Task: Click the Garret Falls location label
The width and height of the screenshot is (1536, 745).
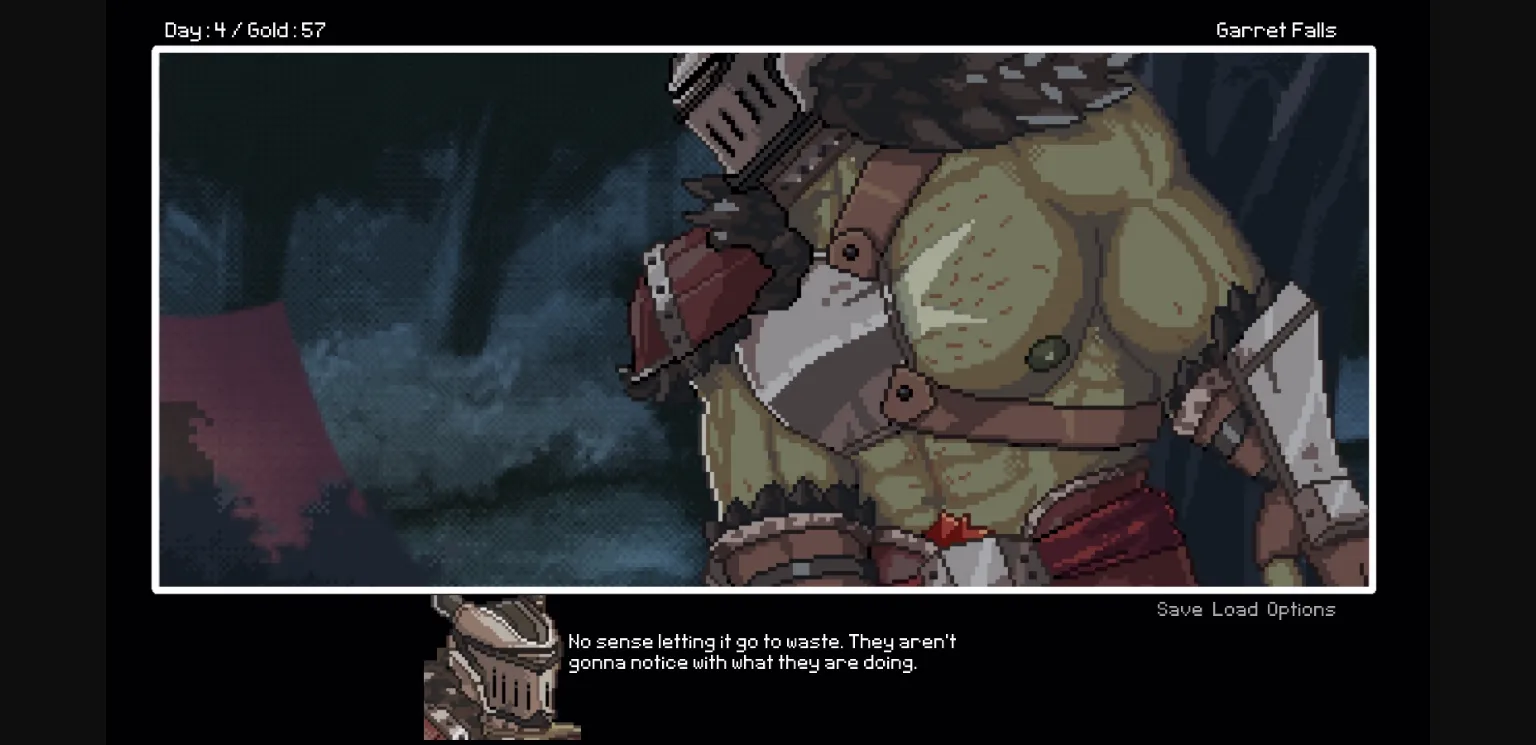Action: click(1275, 29)
